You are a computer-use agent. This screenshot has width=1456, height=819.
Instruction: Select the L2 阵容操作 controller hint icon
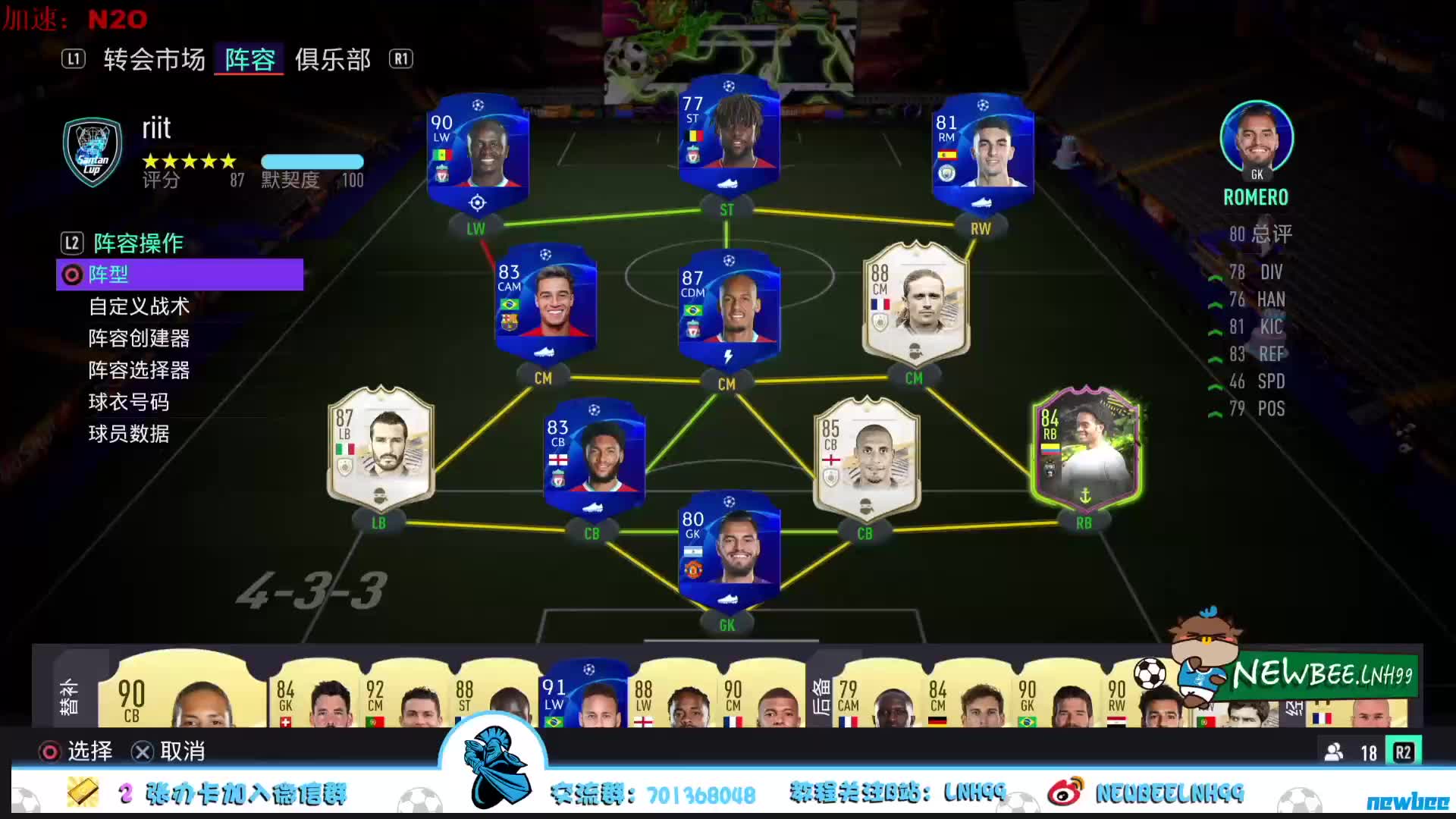point(73,243)
